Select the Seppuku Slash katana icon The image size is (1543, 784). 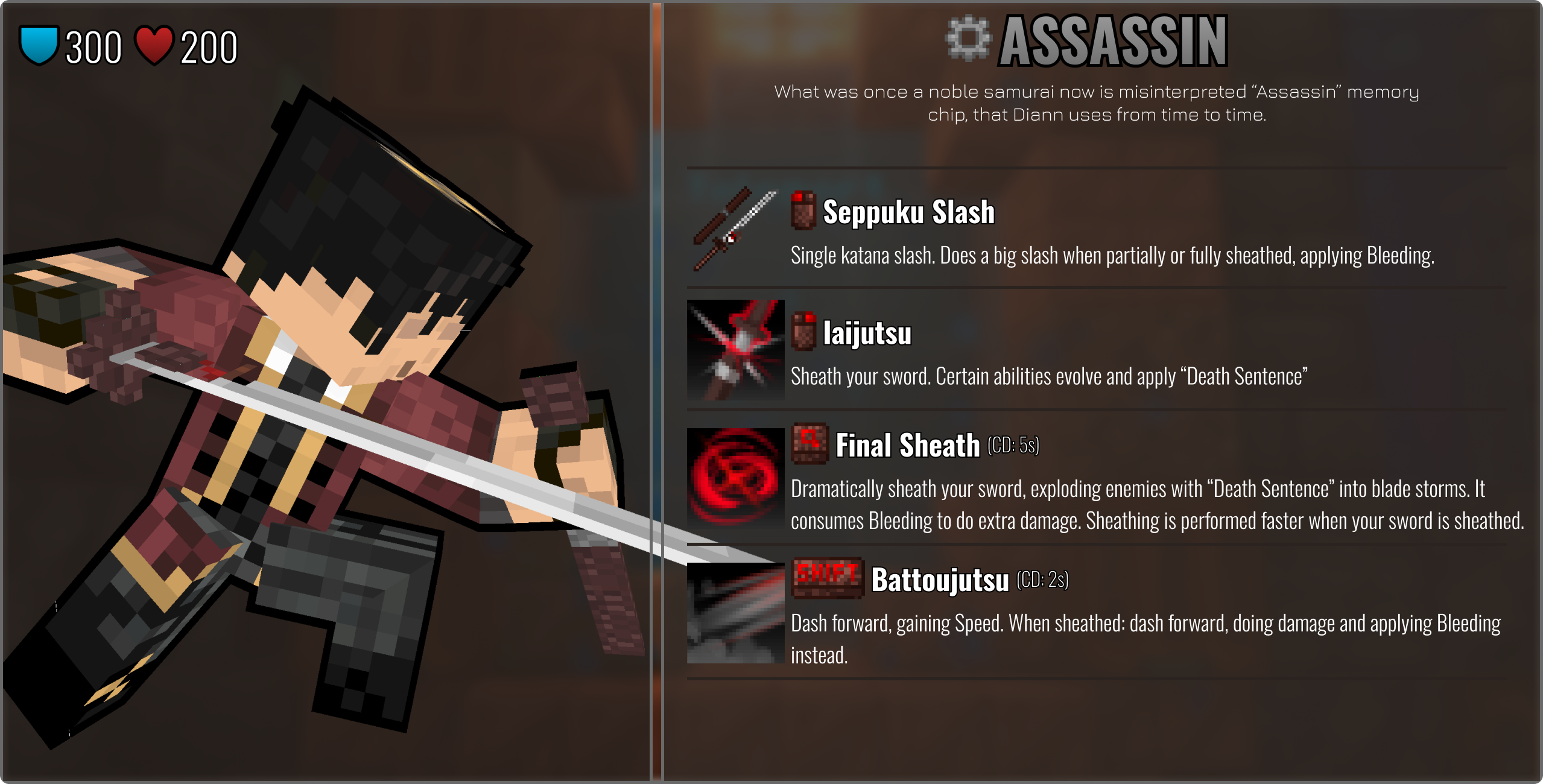(x=735, y=229)
